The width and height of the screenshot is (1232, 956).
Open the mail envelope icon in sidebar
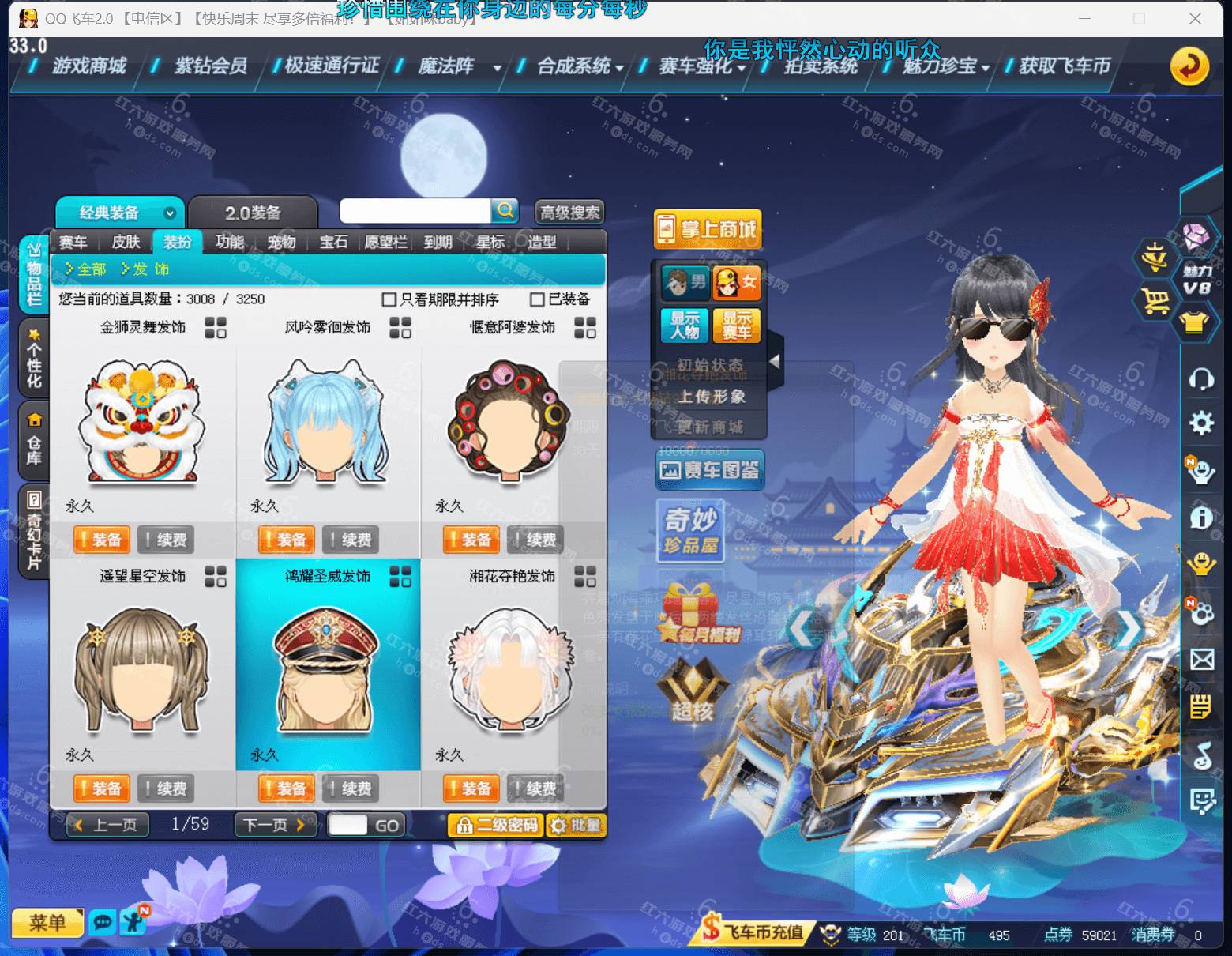click(x=1202, y=657)
